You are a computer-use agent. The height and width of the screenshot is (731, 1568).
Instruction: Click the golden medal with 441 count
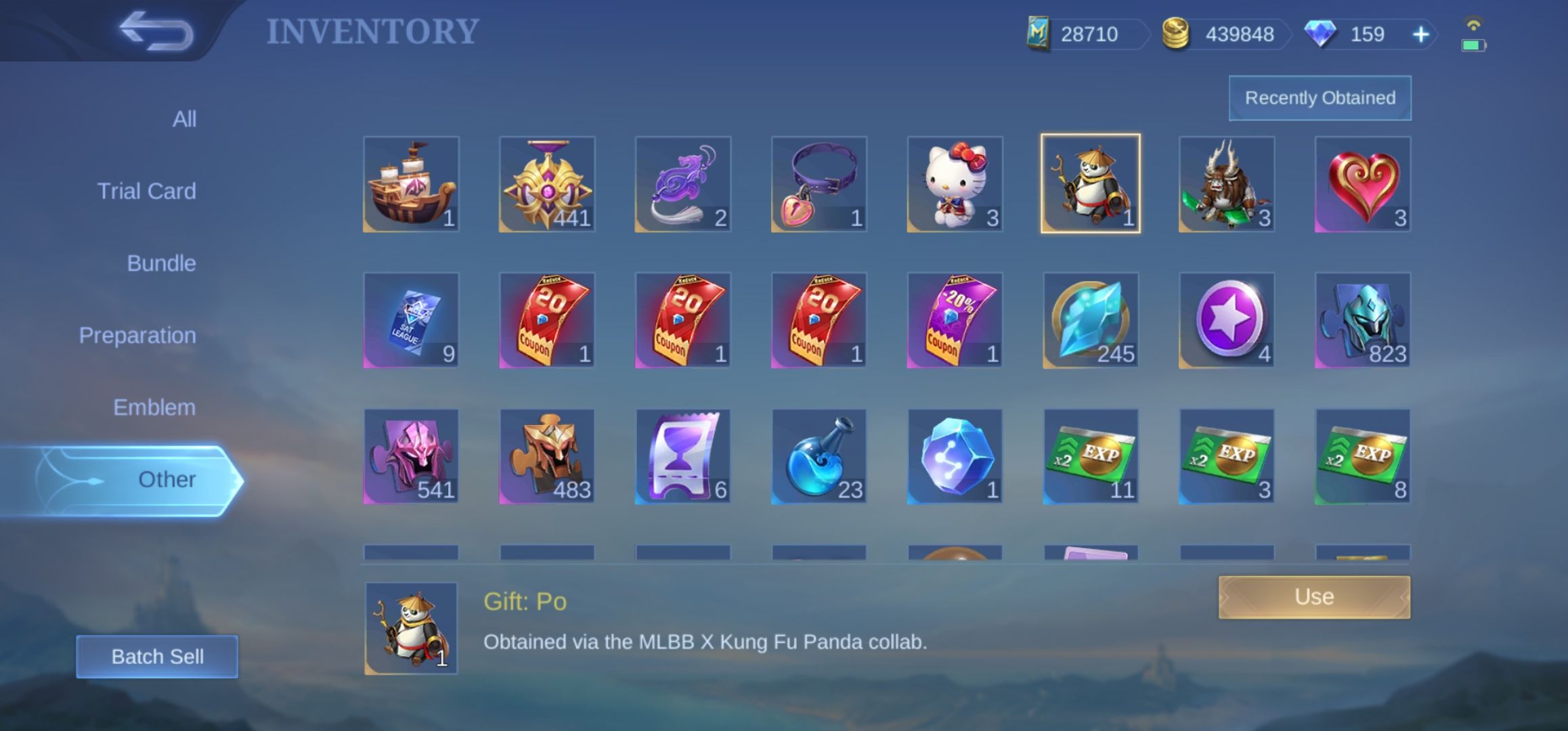click(x=546, y=183)
